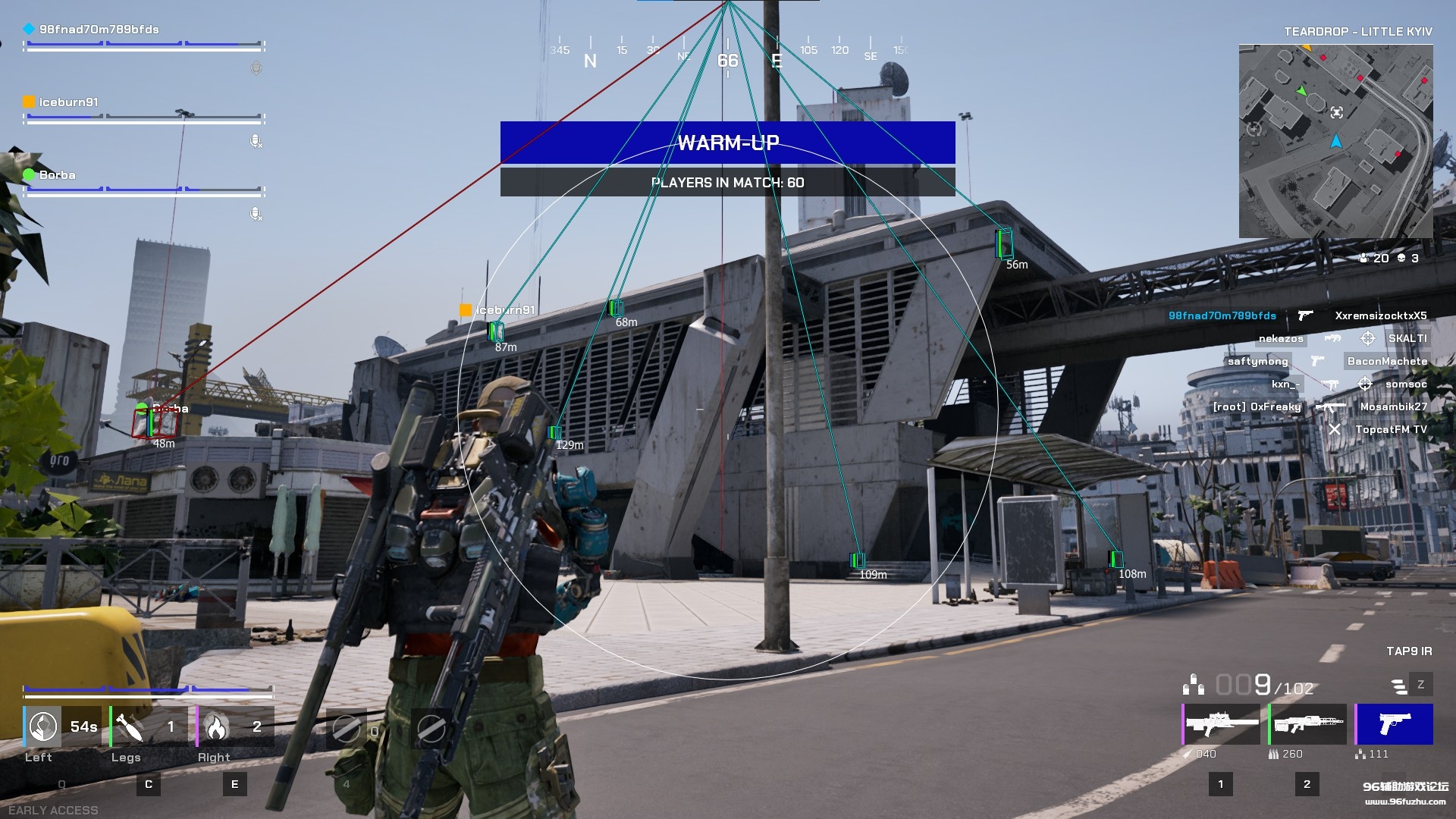Select the sniper rifle weapon slot
The width and height of the screenshot is (1456, 819).
tap(1222, 724)
